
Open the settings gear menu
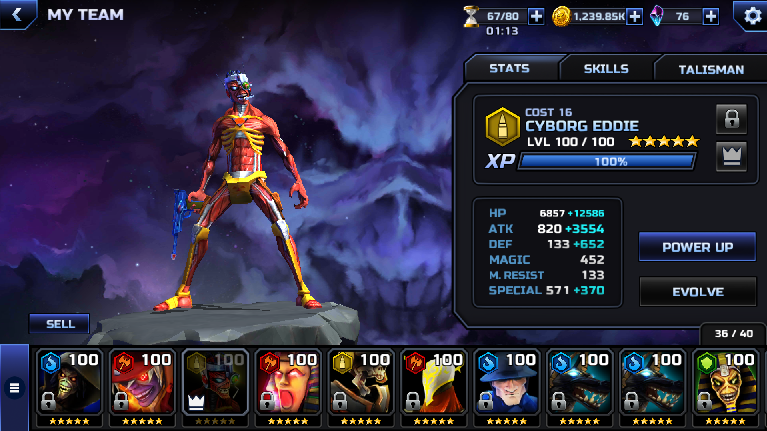(751, 15)
